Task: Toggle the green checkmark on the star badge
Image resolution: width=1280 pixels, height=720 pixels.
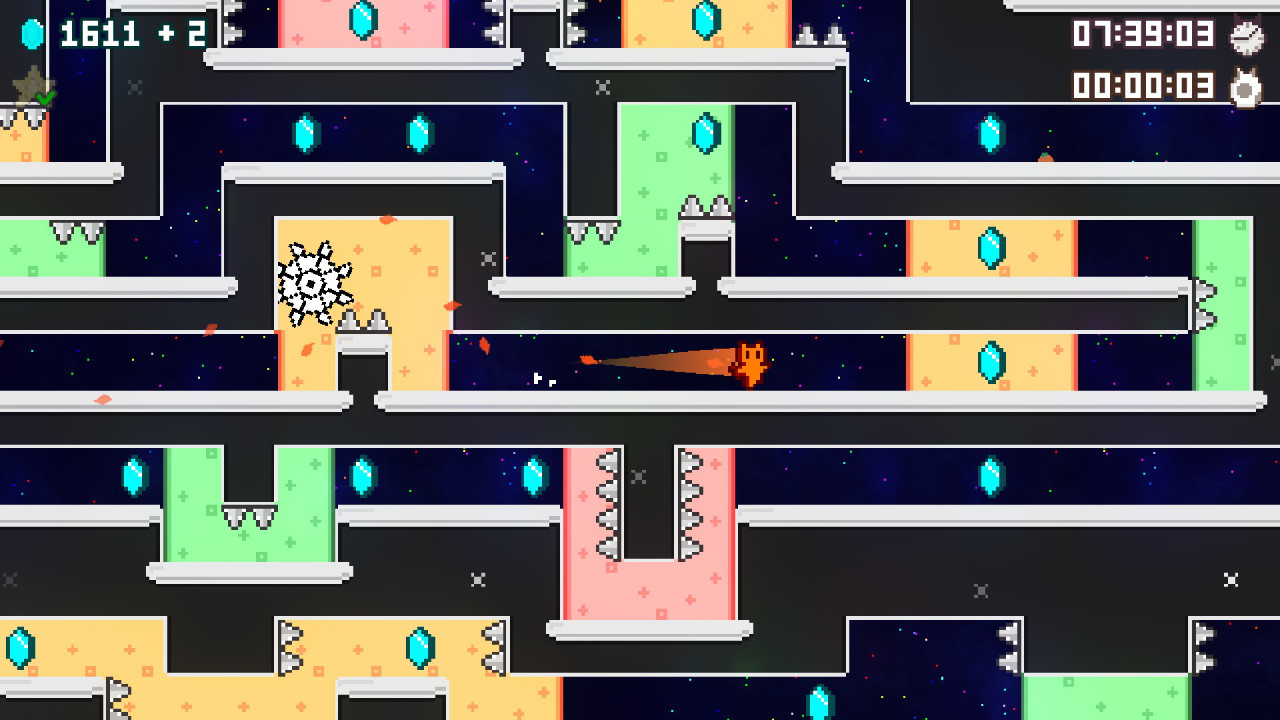Action: pyautogui.click(x=44, y=98)
